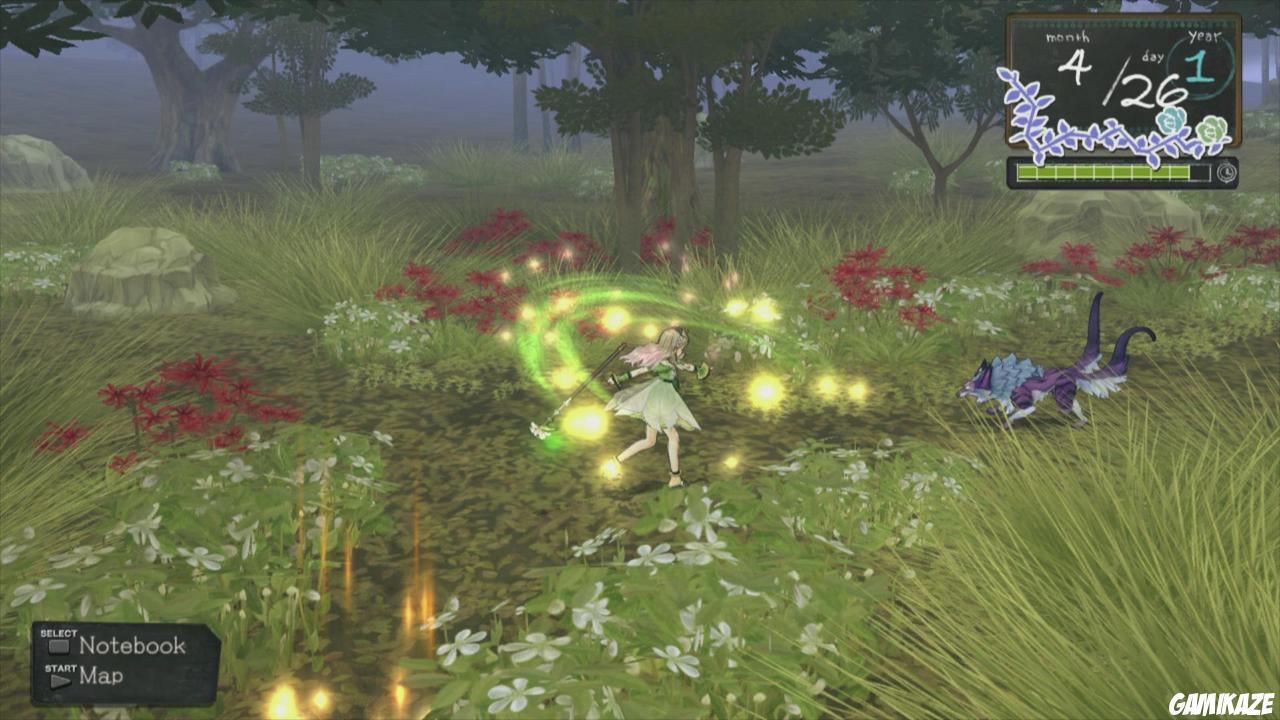
Task: Click the year value showing 1
Action: pos(1198,68)
